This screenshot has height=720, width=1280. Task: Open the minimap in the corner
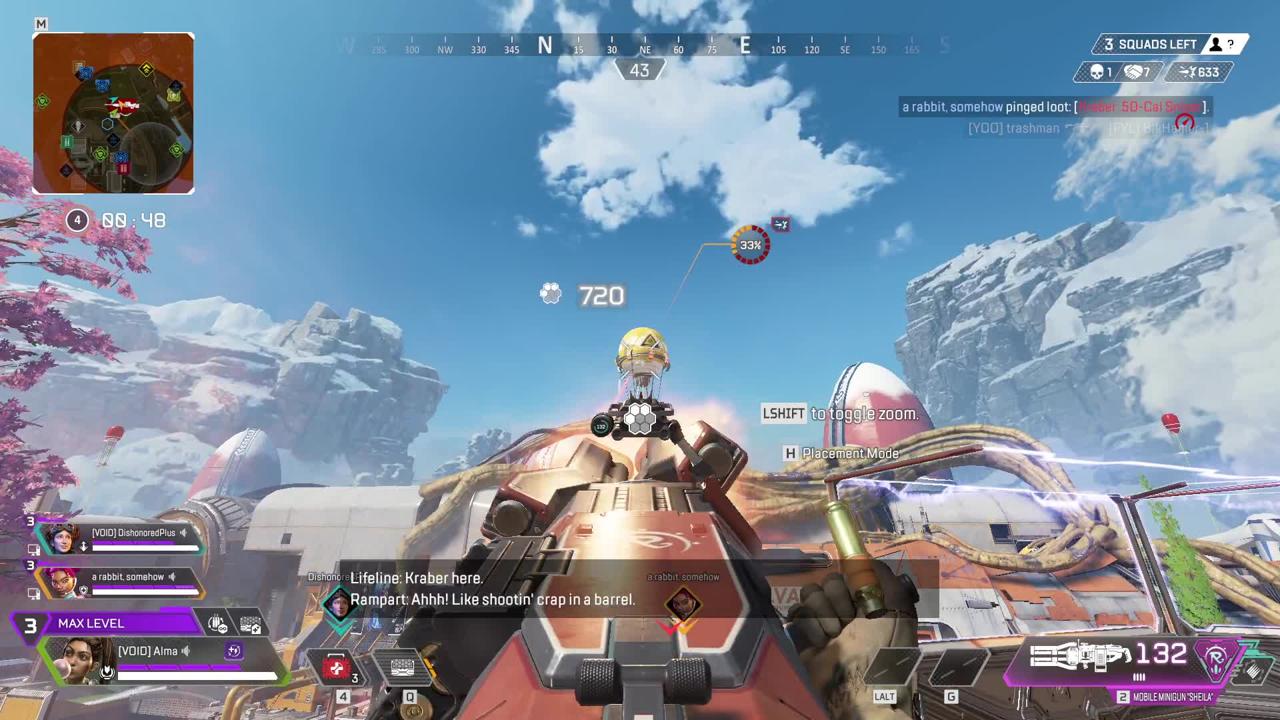point(113,113)
